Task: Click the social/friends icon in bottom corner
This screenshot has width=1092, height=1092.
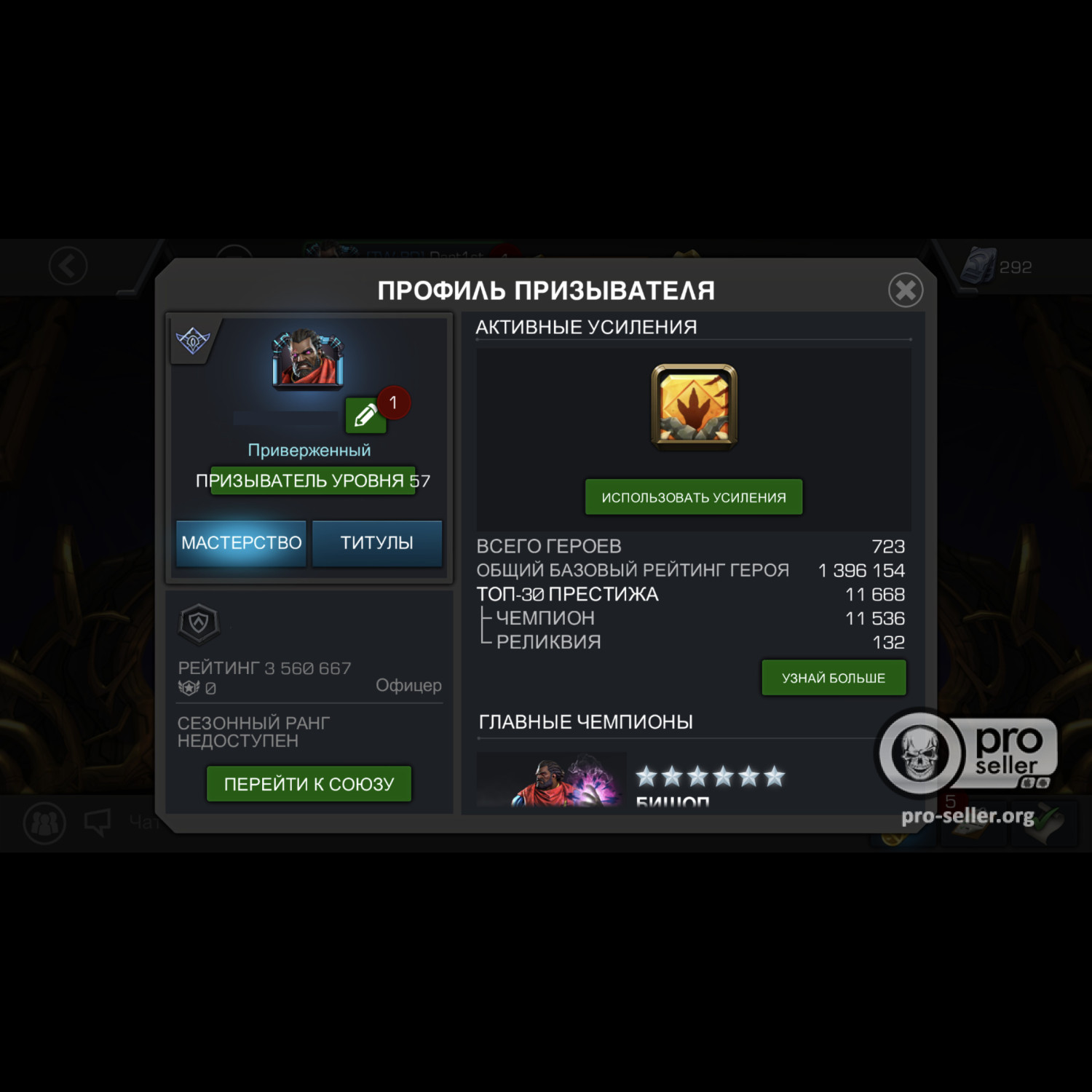Action: (x=44, y=823)
